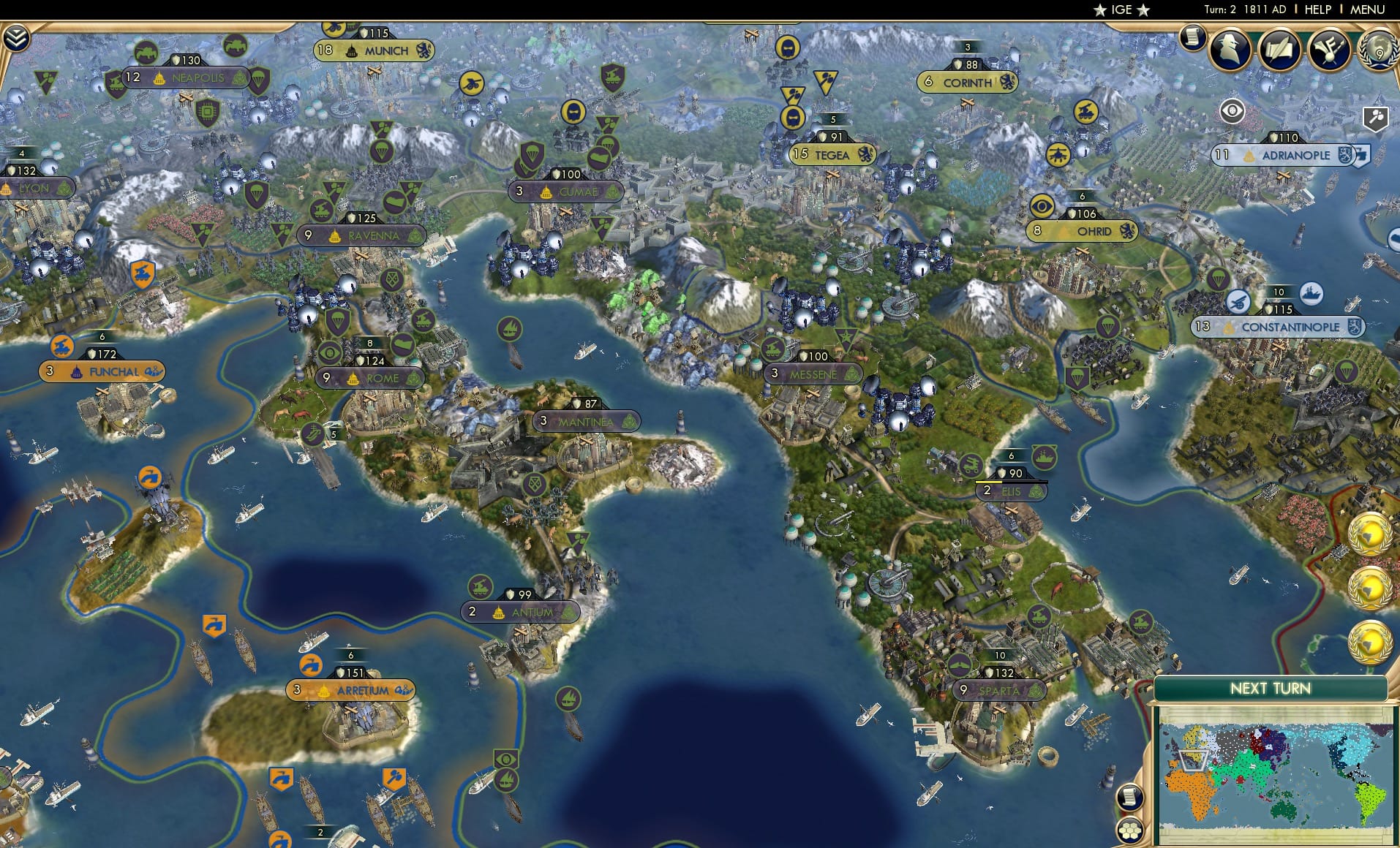Screen dimensions: 1400x848
Task: Click the eye icon beside the Ohrid banner
Action: pos(1042,207)
